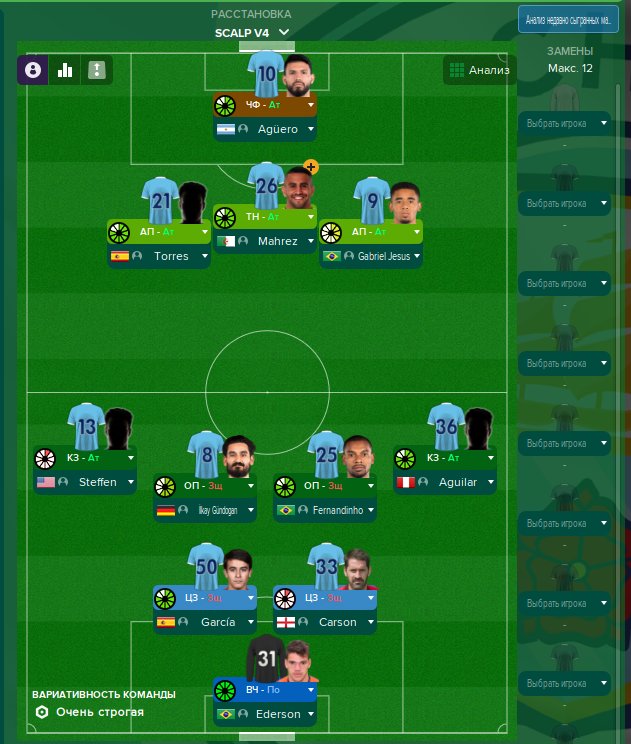Screen dimensions: 631x744
Task: Select the player face view icon
Action: click(33, 70)
